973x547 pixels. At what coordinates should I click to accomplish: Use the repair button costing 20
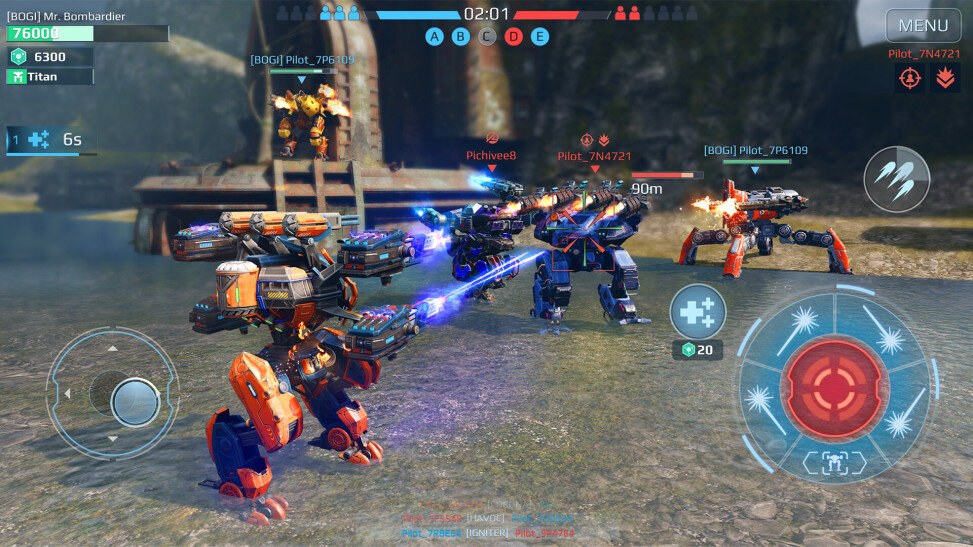pyautogui.click(x=698, y=312)
